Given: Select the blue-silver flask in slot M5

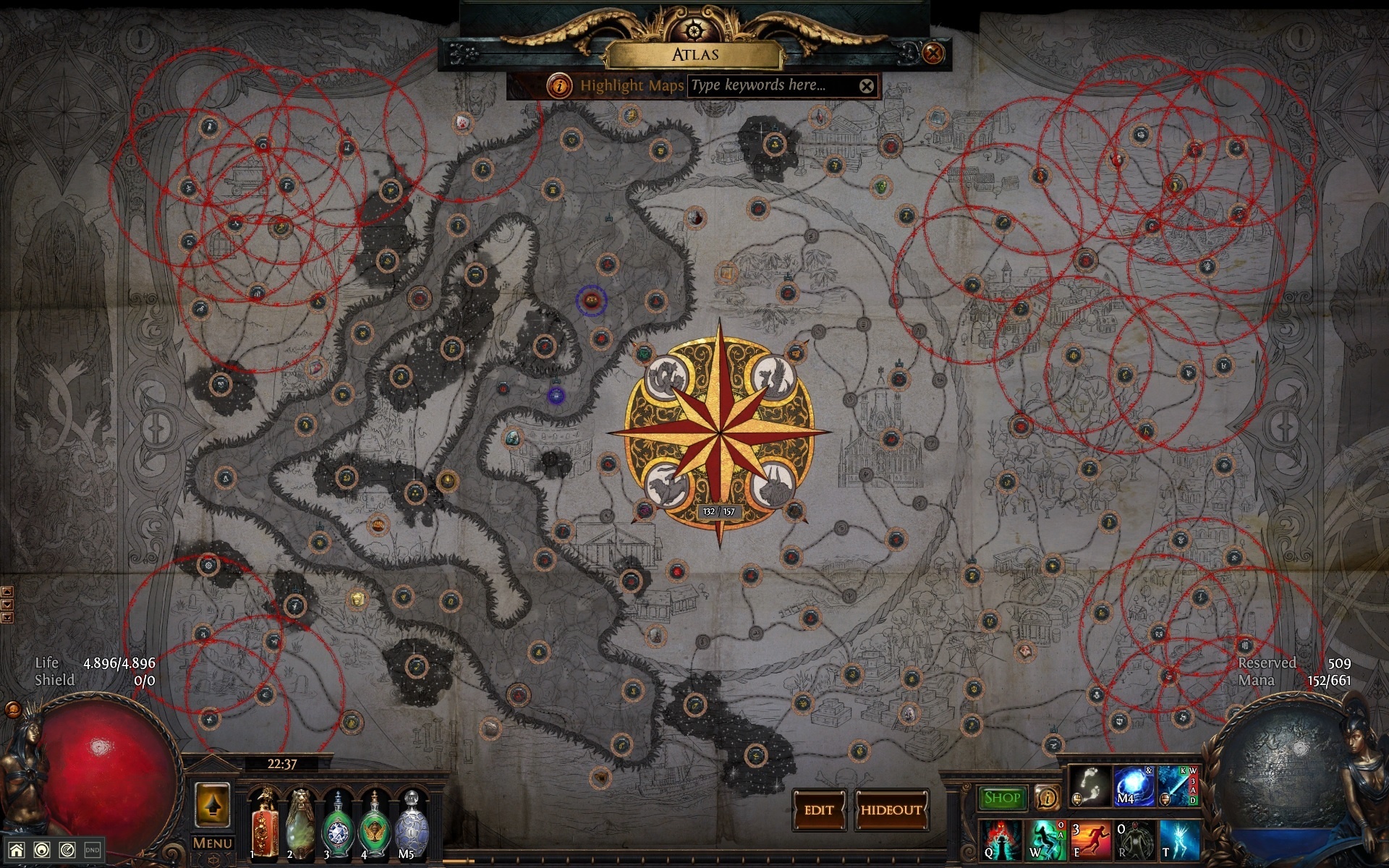Looking at the screenshot, I should click(411, 826).
